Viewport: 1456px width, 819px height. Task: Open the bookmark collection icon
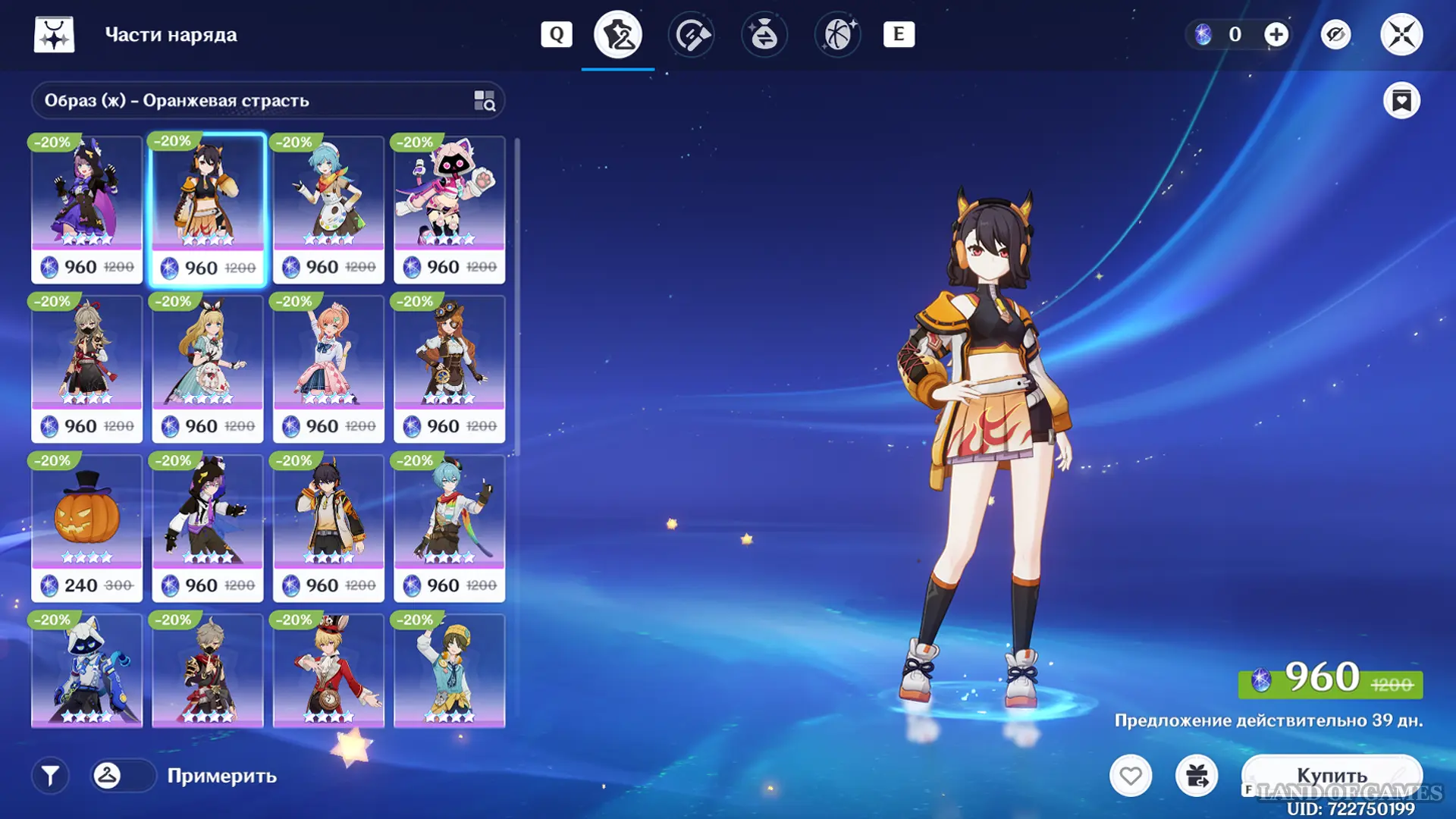coord(1401,101)
